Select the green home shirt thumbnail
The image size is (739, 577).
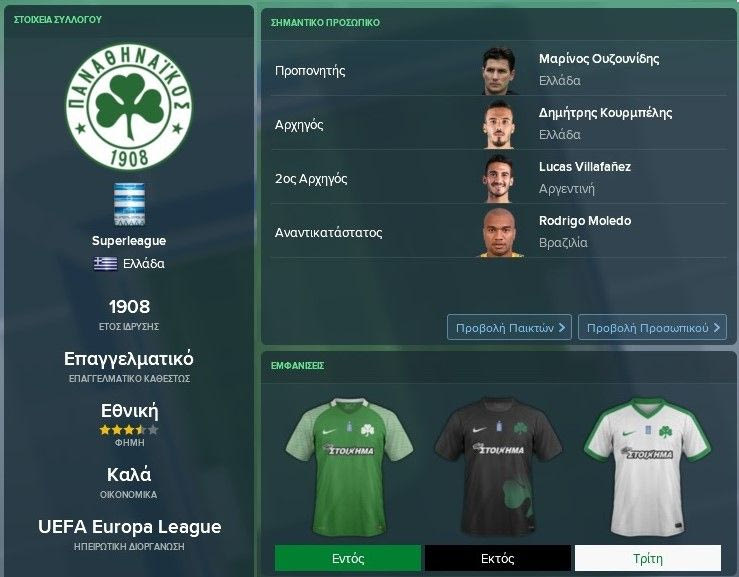[347, 464]
